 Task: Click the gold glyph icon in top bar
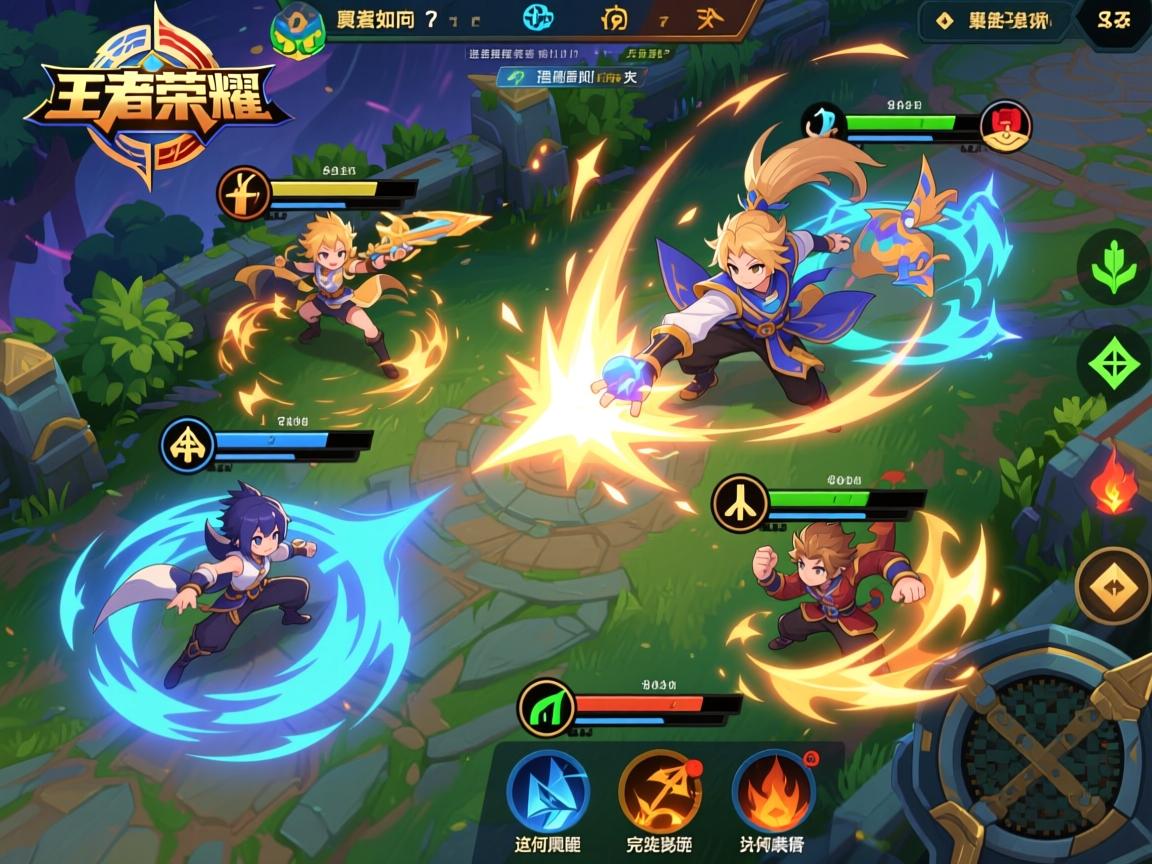click(614, 18)
